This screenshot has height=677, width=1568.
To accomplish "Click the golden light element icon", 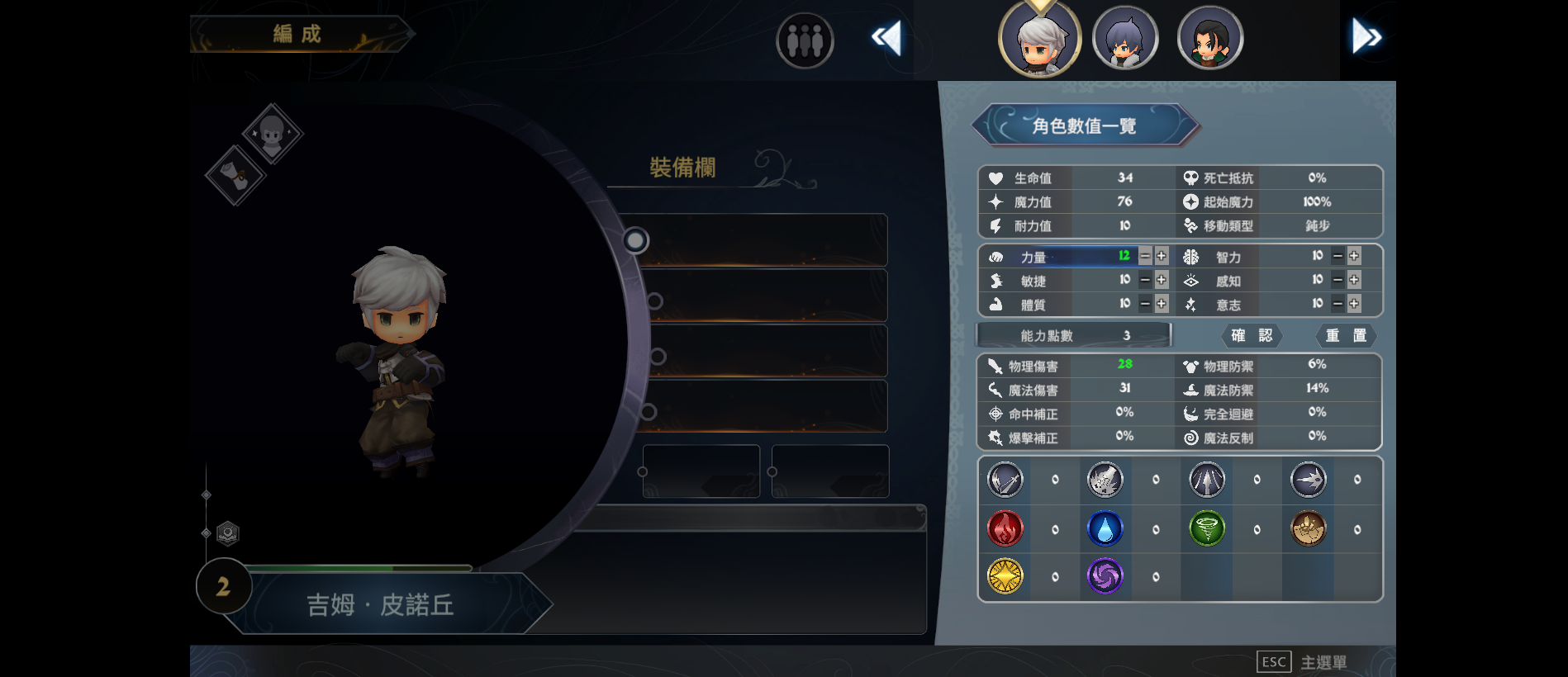I will (x=1005, y=577).
